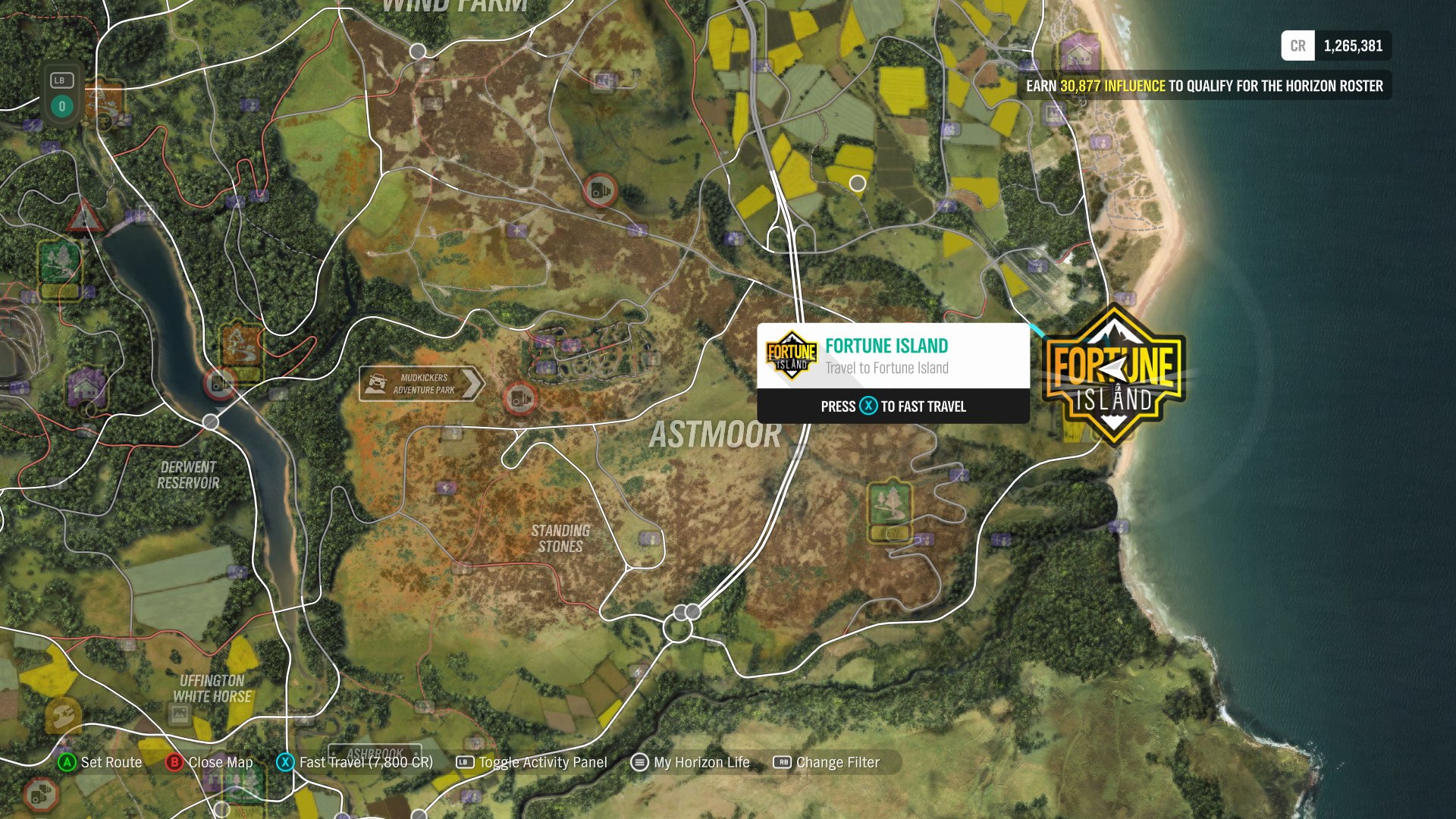Open the activity panel counter badge
The height and width of the screenshot is (819, 1456).
point(61,96)
